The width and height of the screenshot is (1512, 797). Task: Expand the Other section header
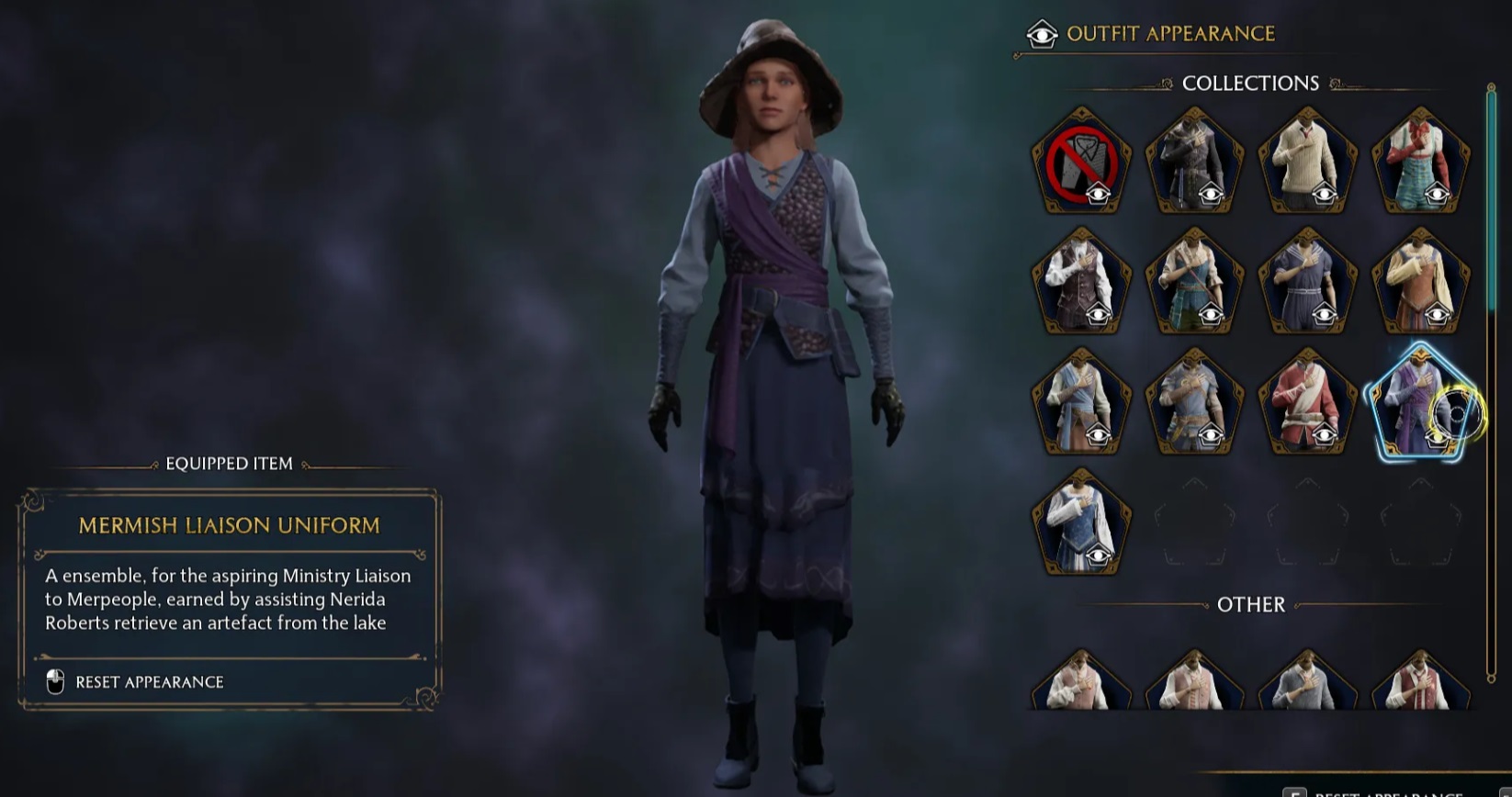click(x=1251, y=604)
